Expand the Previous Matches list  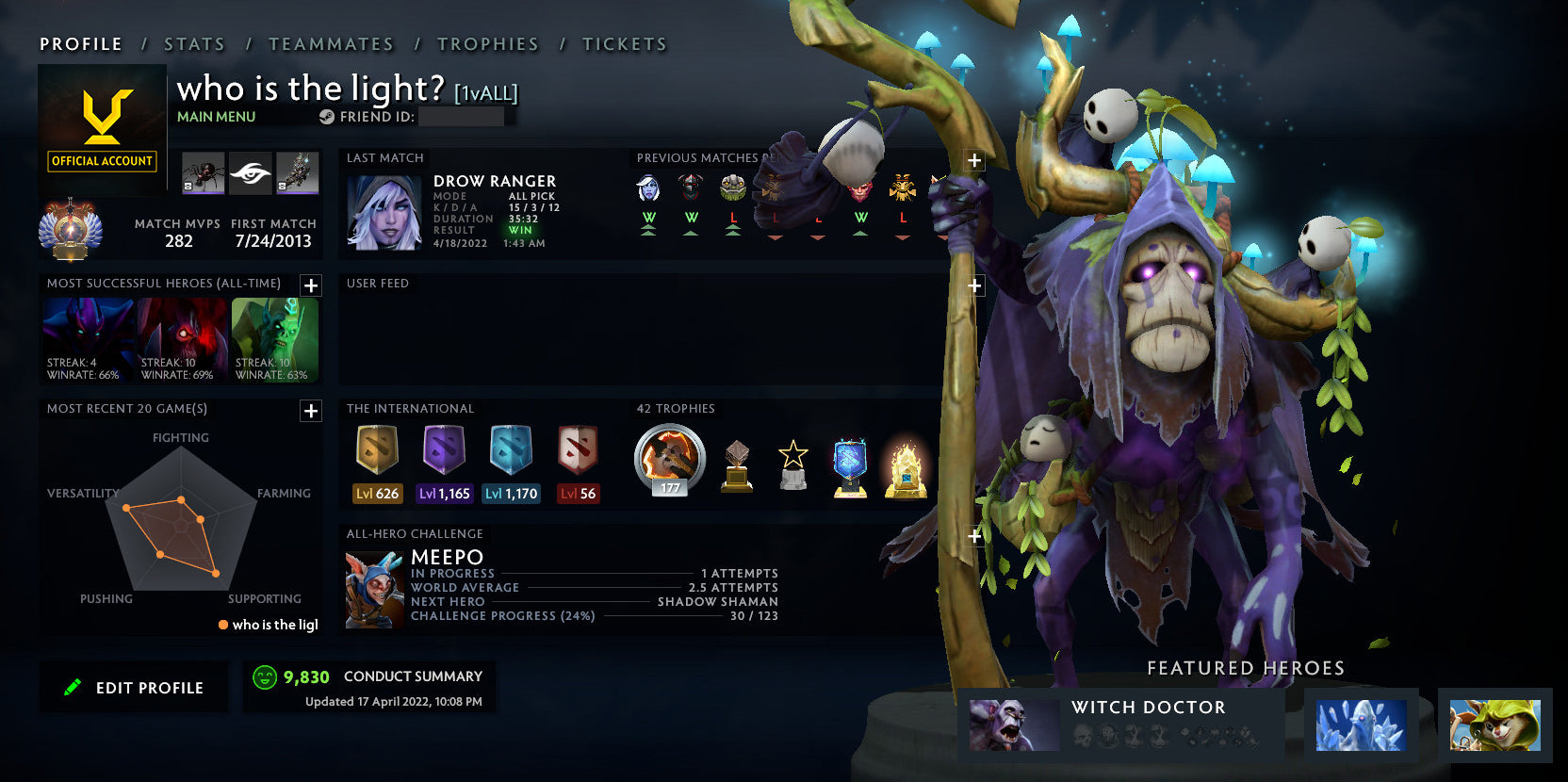pyautogui.click(x=974, y=160)
